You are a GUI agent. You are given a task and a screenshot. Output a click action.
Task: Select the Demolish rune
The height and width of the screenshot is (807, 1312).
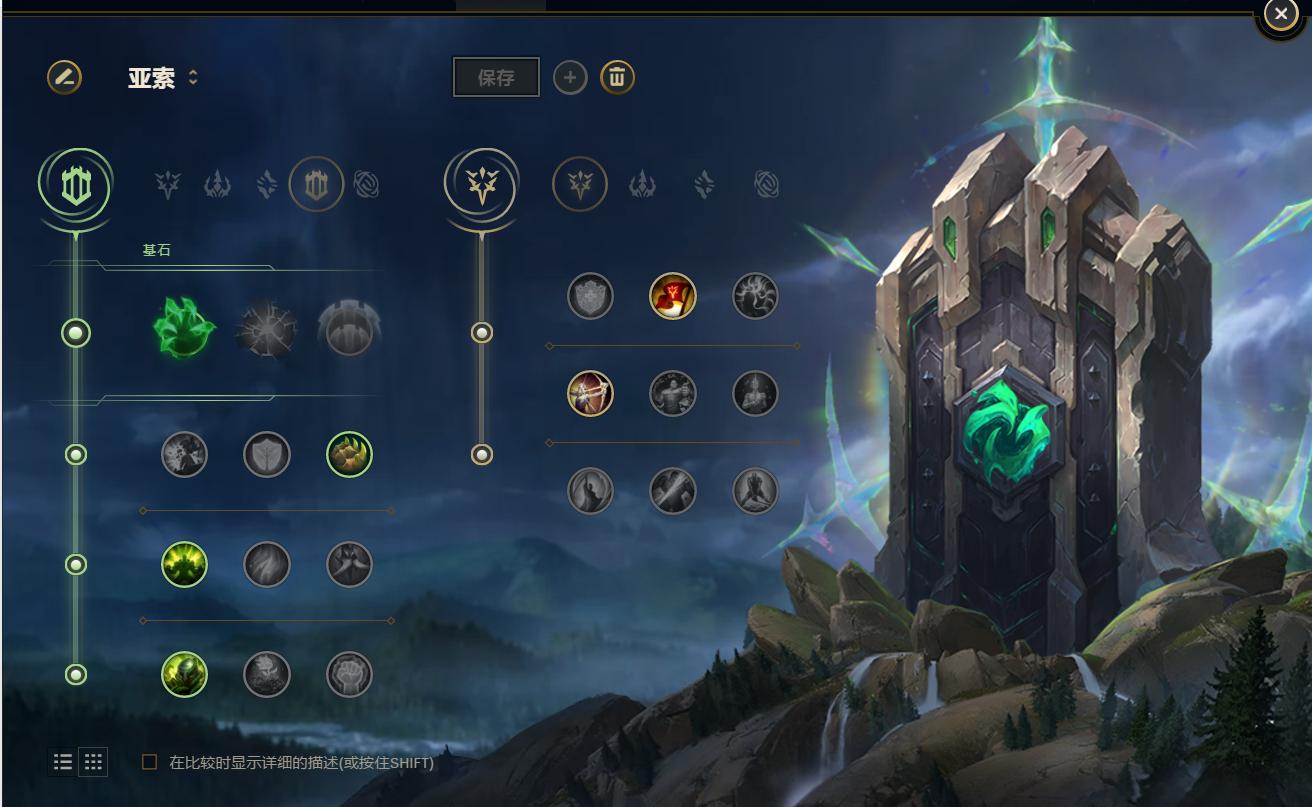point(184,455)
